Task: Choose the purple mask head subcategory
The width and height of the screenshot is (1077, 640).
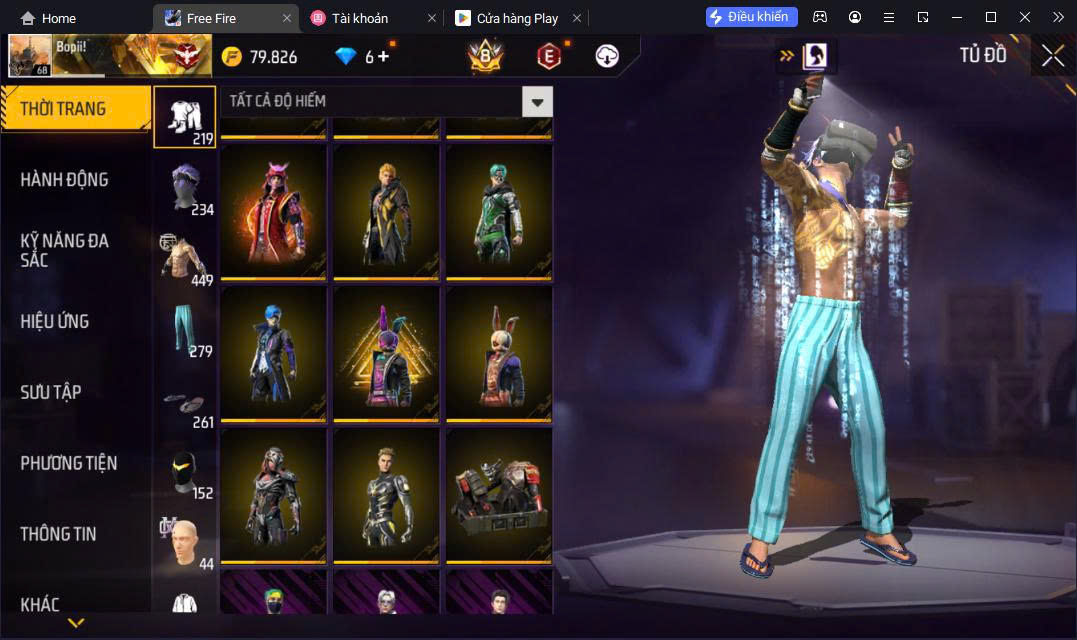Action: point(186,187)
